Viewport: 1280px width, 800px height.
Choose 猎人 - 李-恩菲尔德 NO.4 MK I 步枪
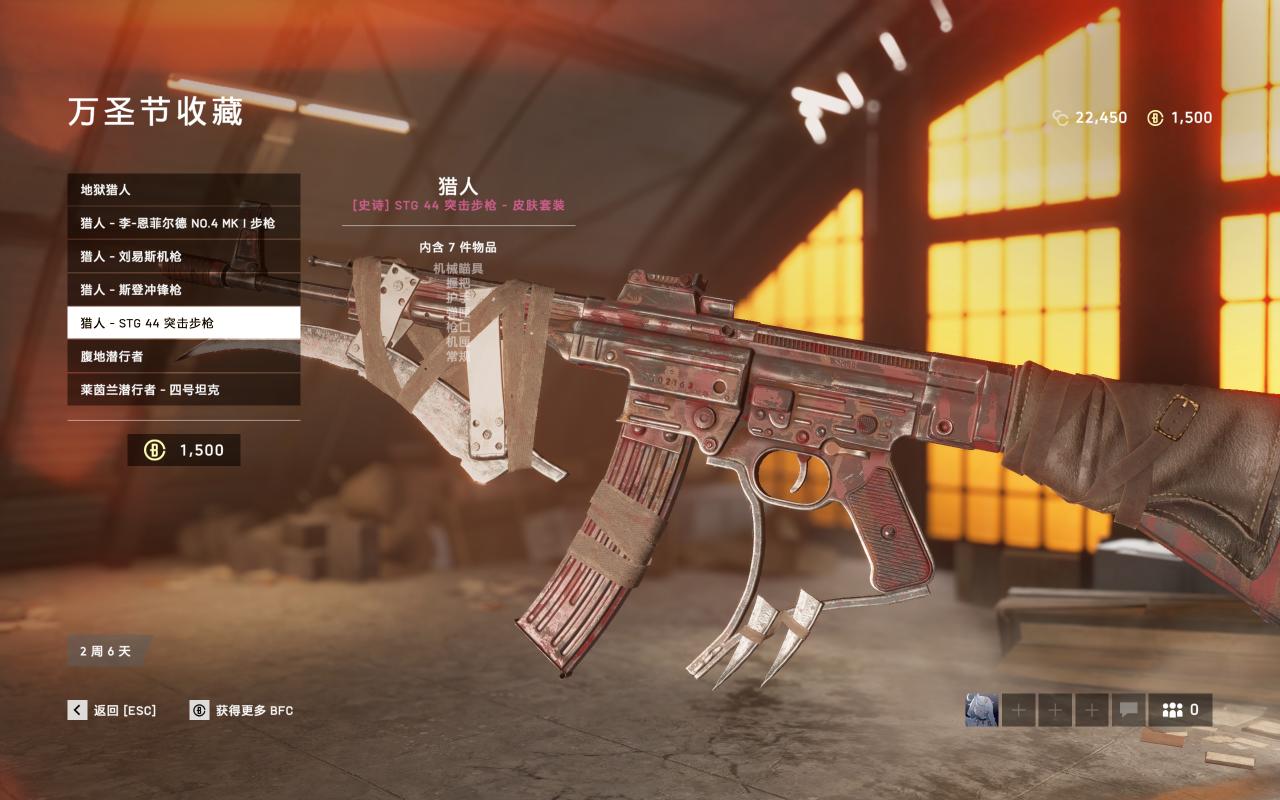click(183, 223)
